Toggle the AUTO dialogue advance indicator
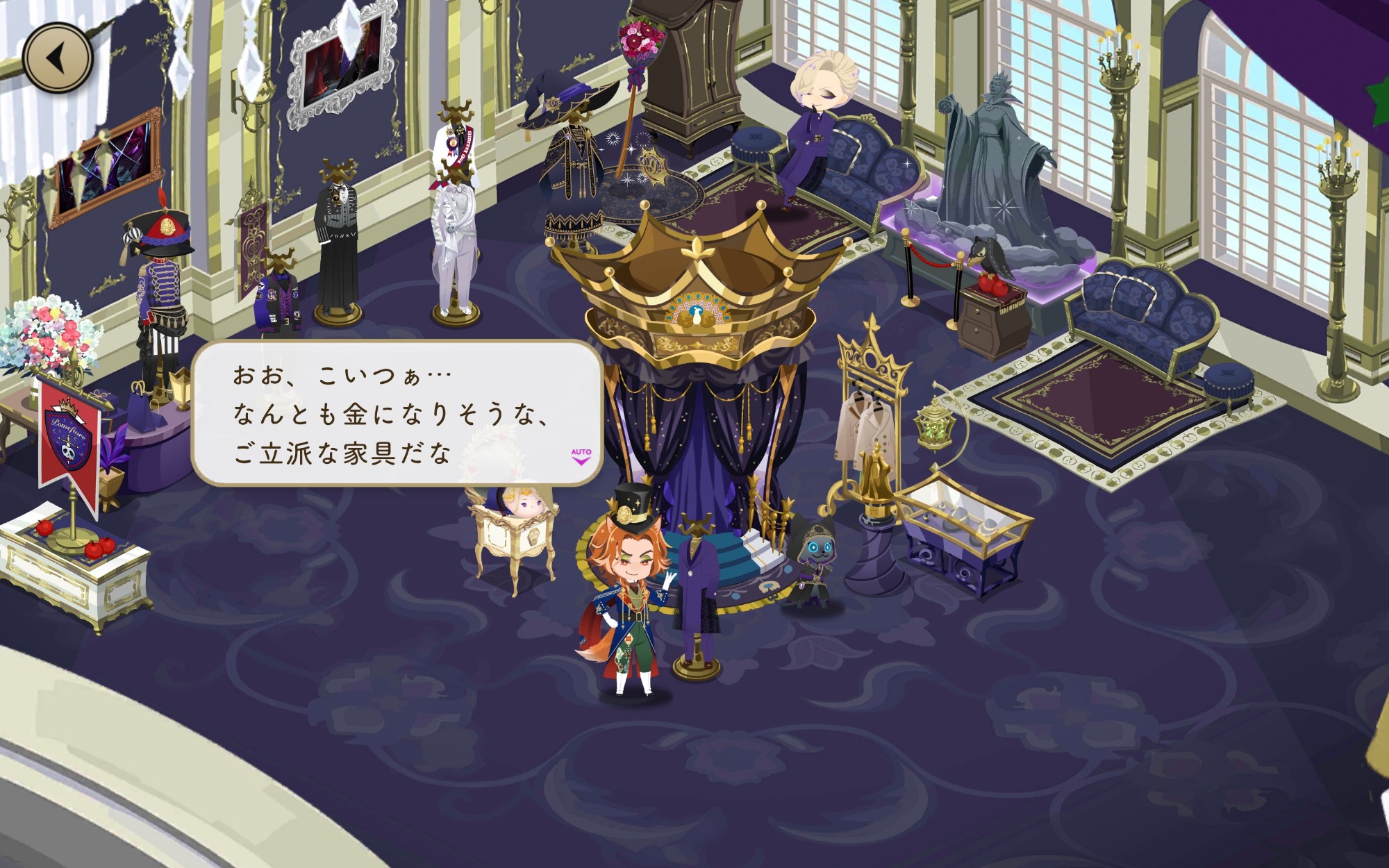This screenshot has height=868, width=1389. (x=581, y=456)
